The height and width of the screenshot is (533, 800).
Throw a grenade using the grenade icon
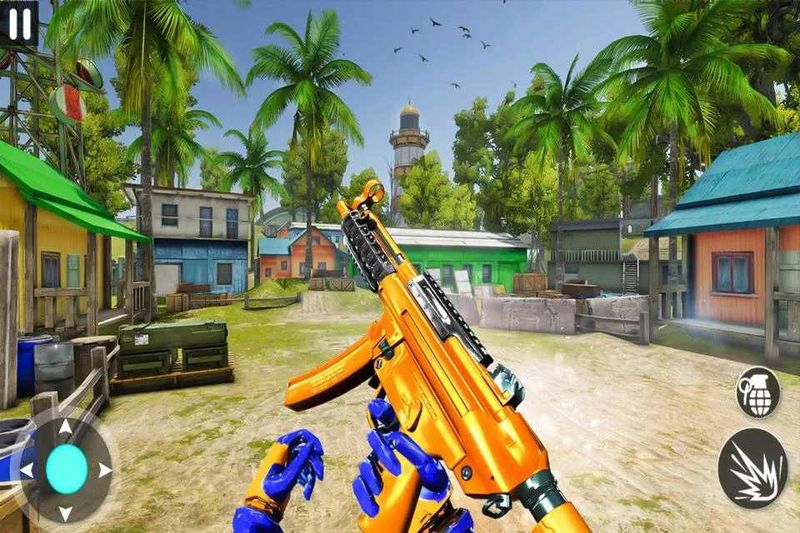(x=758, y=392)
